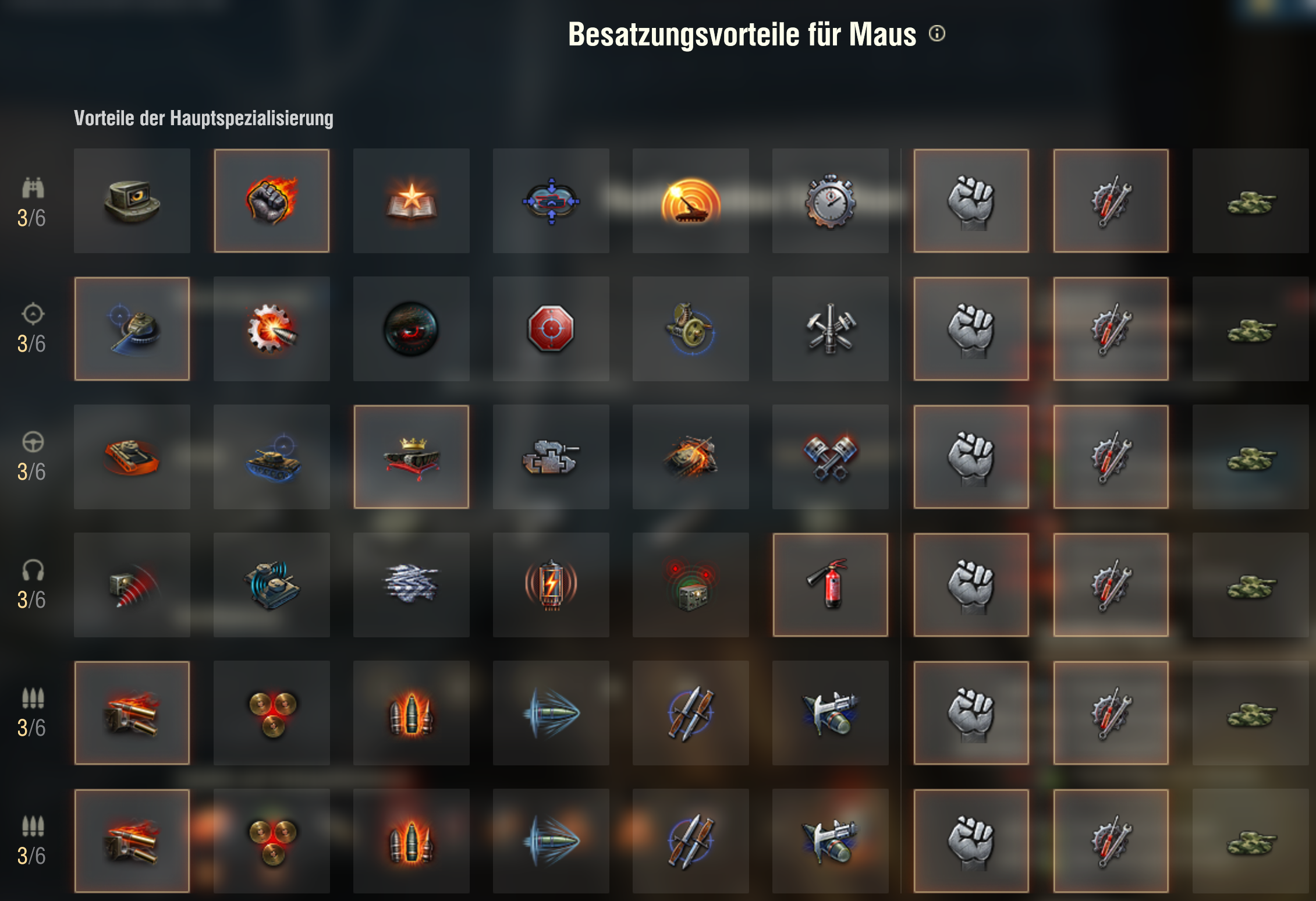This screenshot has height=901, width=1316.
Task: Pick the burning tank ramming perk
Action: (691, 457)
